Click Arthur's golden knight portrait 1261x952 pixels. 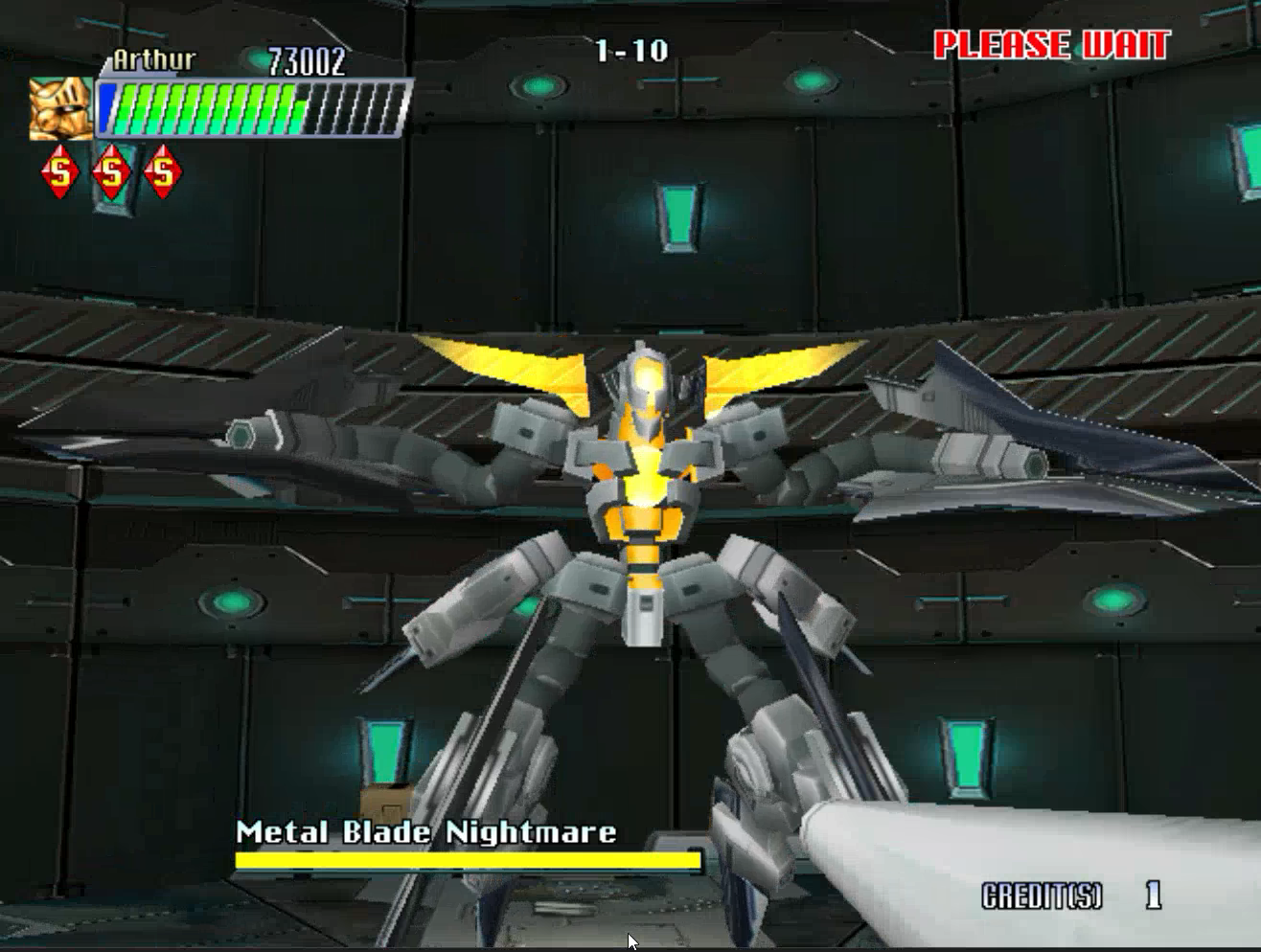[x=59, y=108]
